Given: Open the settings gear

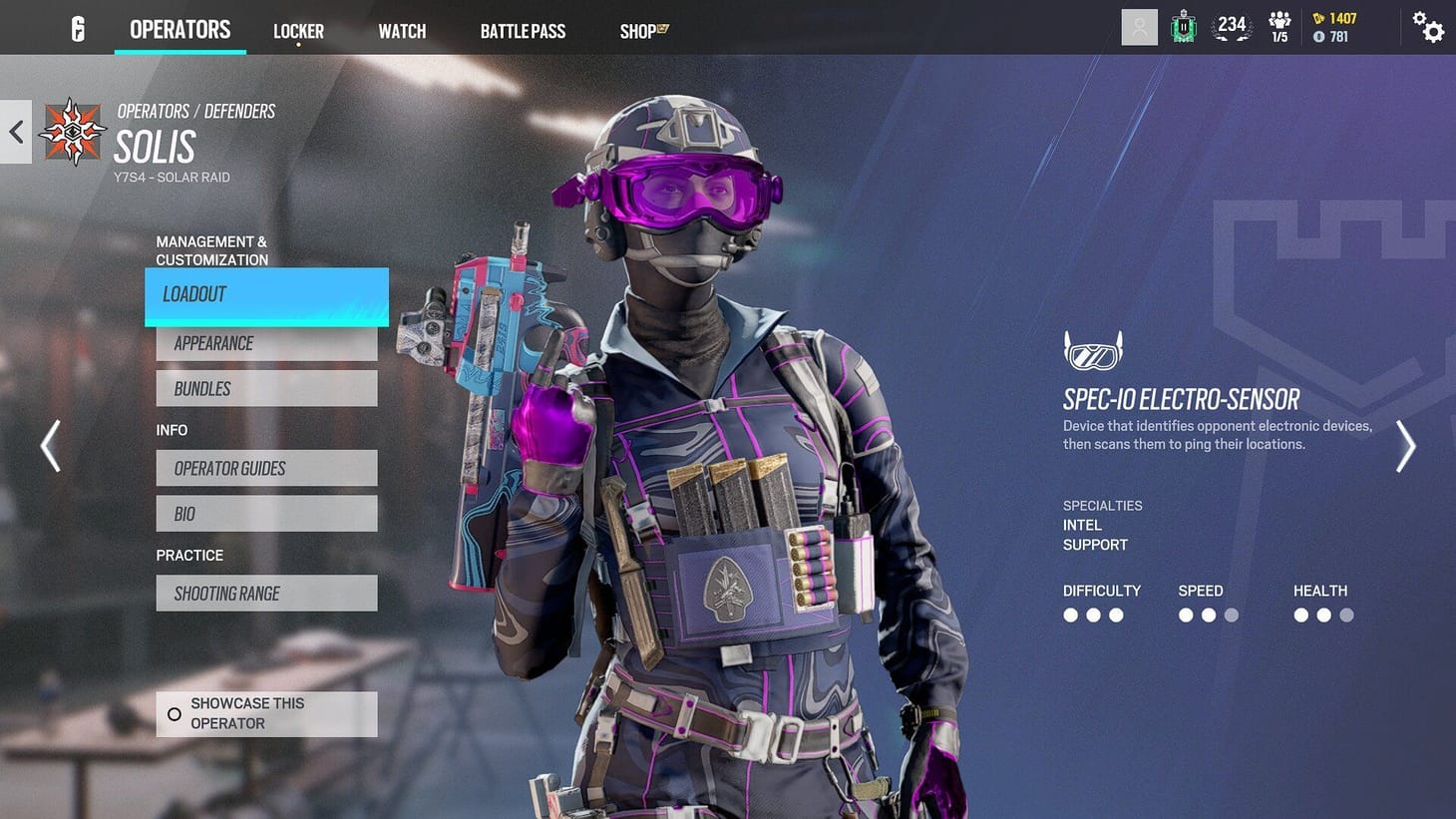Looking at the screenshot, I should (x=1428, y=29).
